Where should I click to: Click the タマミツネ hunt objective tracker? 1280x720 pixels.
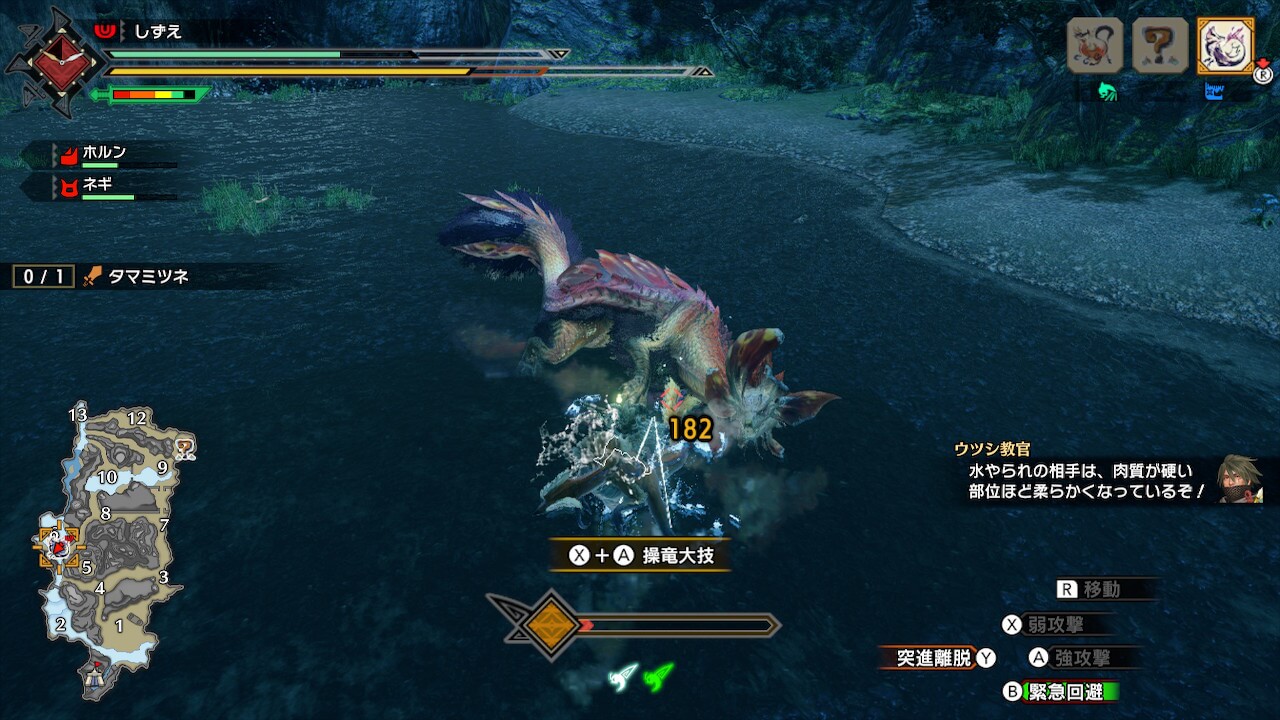(x=148, y=277)
